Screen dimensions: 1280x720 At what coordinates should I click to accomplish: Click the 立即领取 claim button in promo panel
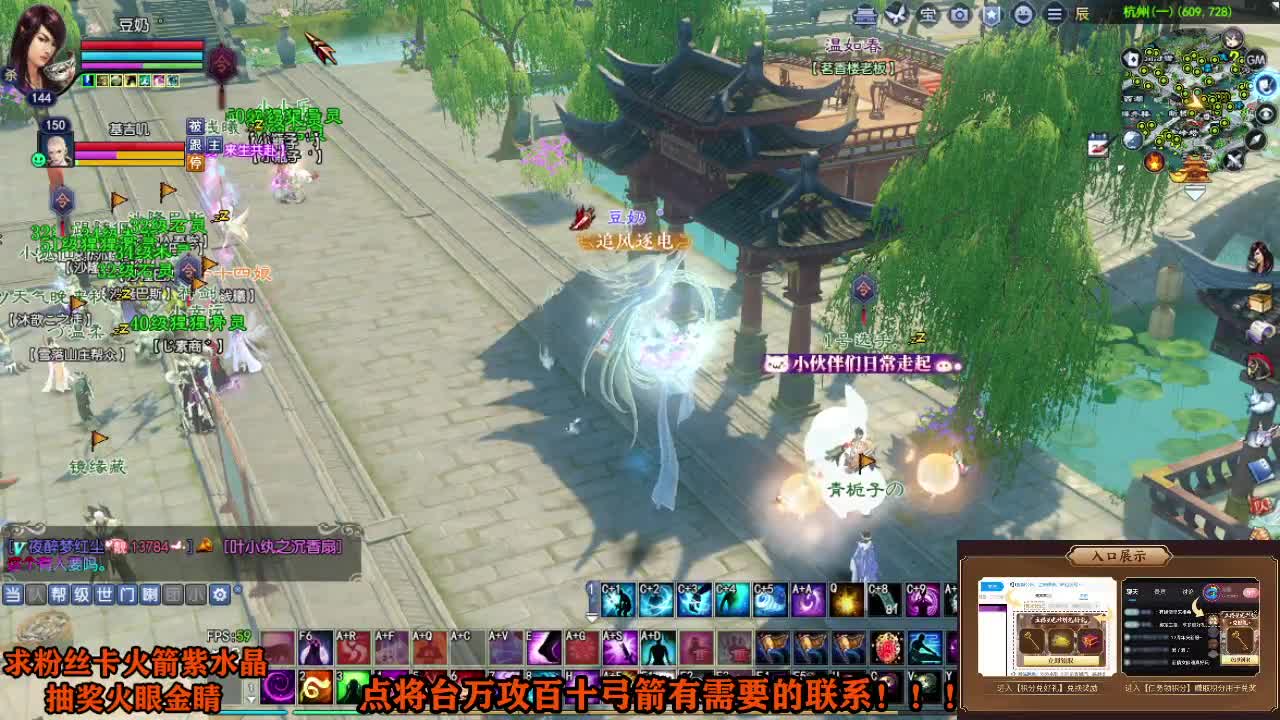click(x=1061, y=660)
